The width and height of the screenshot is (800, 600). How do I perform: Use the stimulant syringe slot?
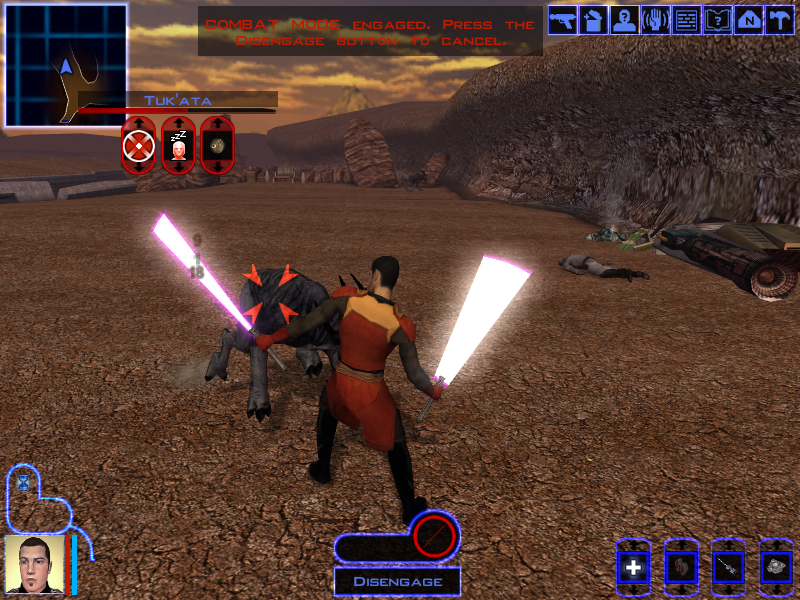click(729, 568)
